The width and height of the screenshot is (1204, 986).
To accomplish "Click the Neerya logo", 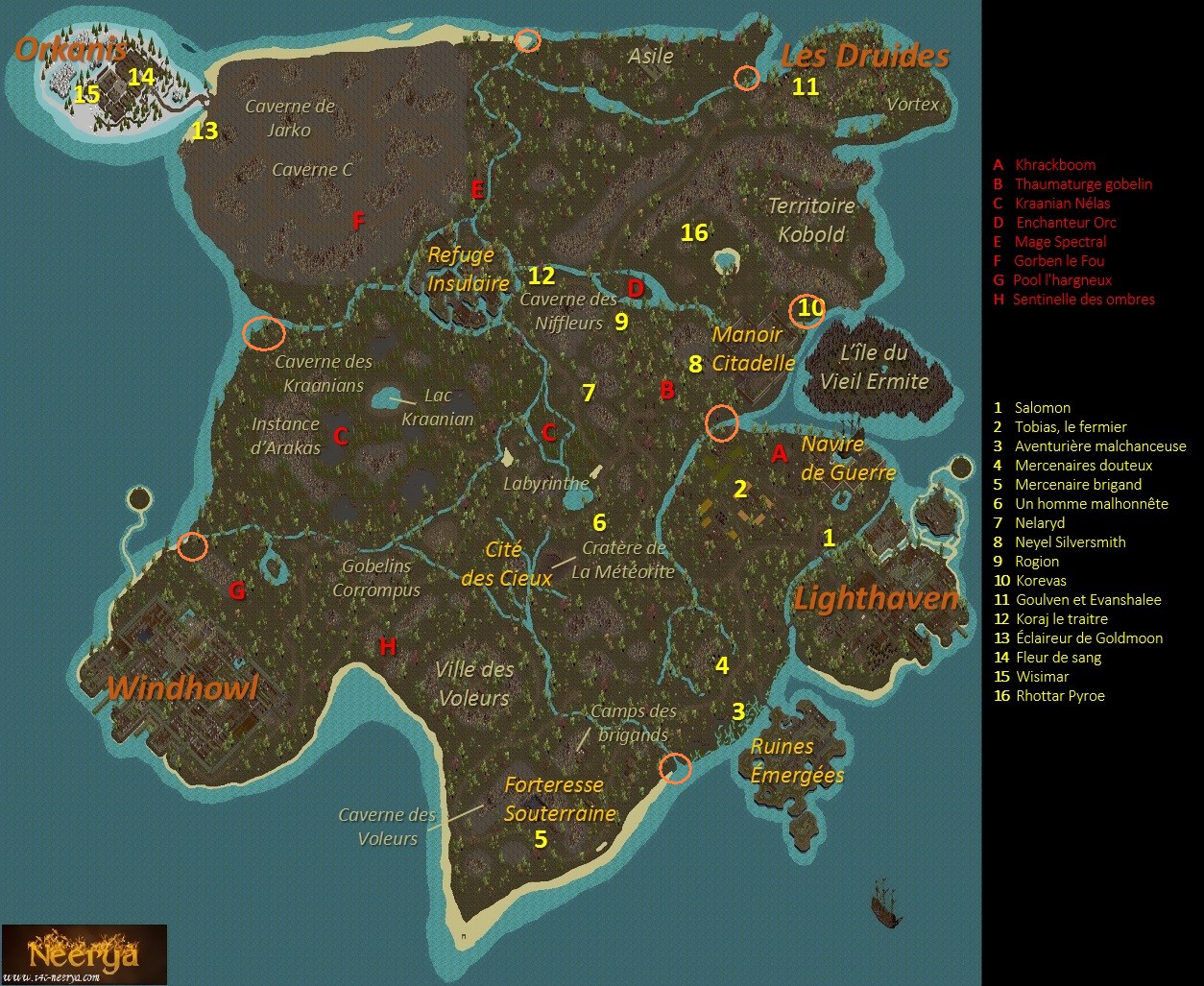I will pos(84,954).
